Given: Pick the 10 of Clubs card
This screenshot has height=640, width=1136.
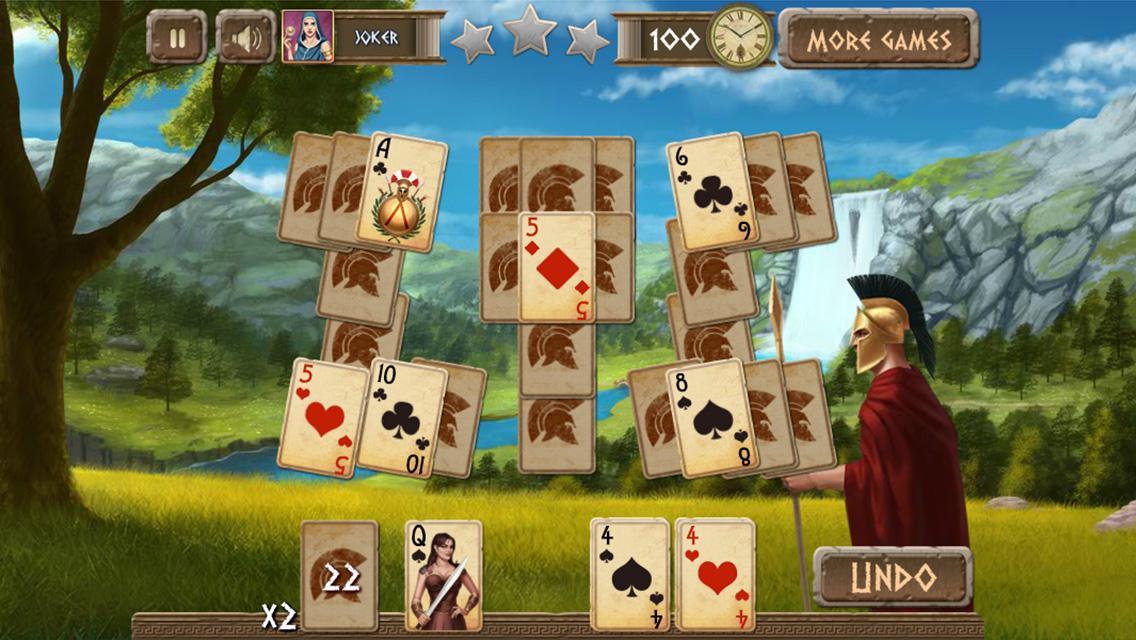Looking at the screenshot, I should 402,417.
